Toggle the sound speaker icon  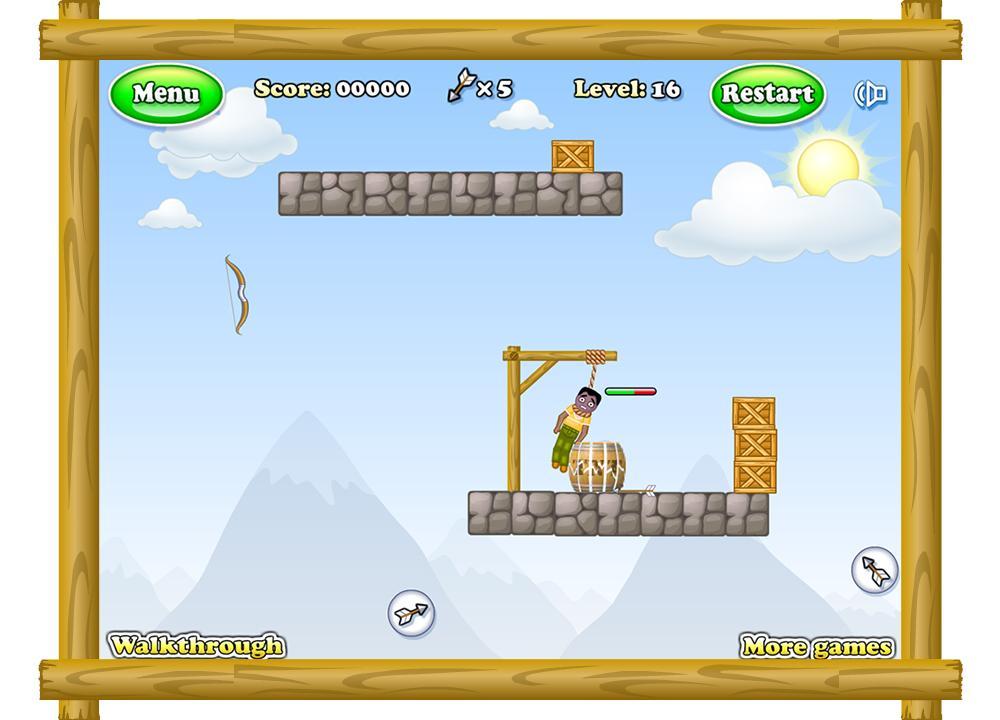871,94
